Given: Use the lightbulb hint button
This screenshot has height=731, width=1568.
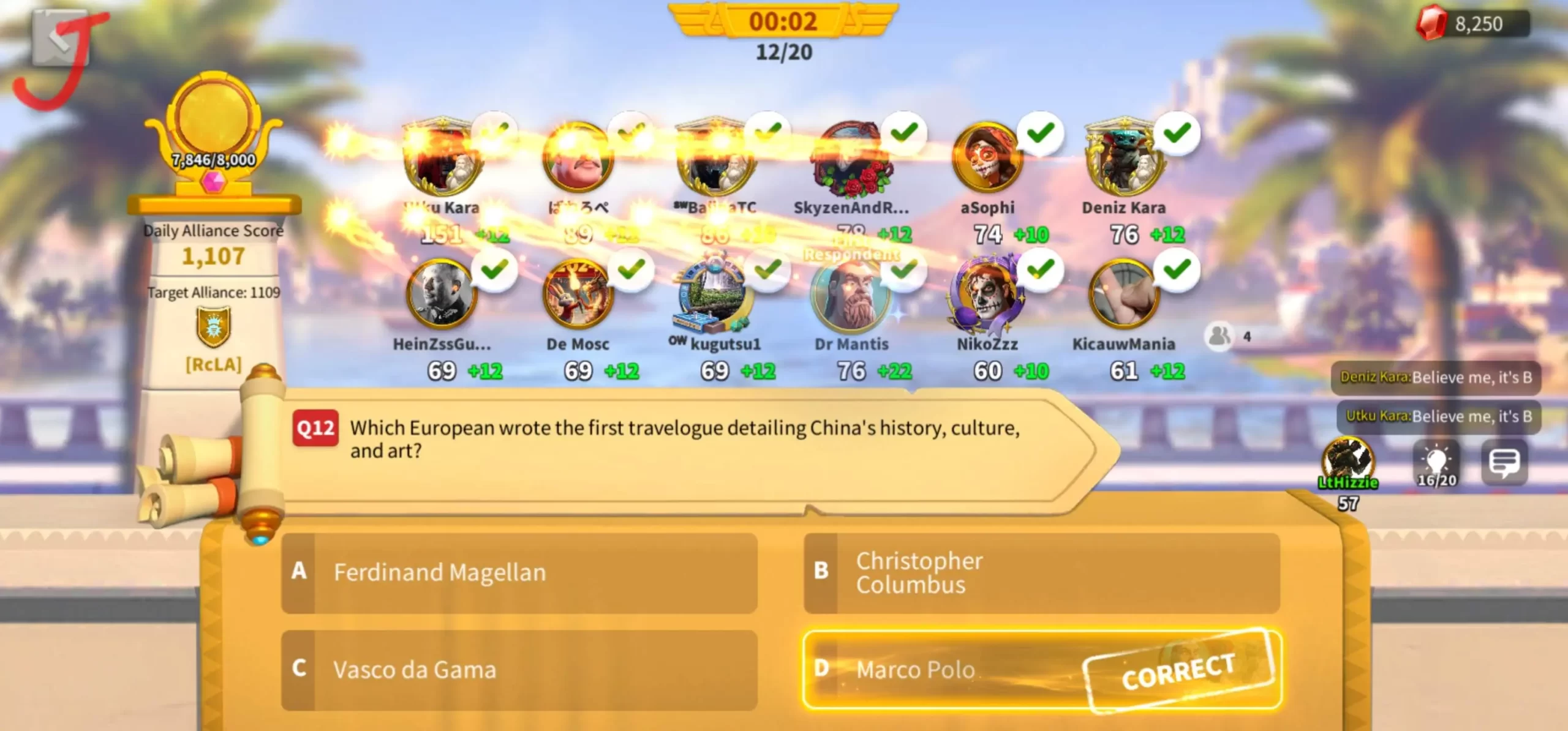Looking at the screenshot, I should 1436,464.
